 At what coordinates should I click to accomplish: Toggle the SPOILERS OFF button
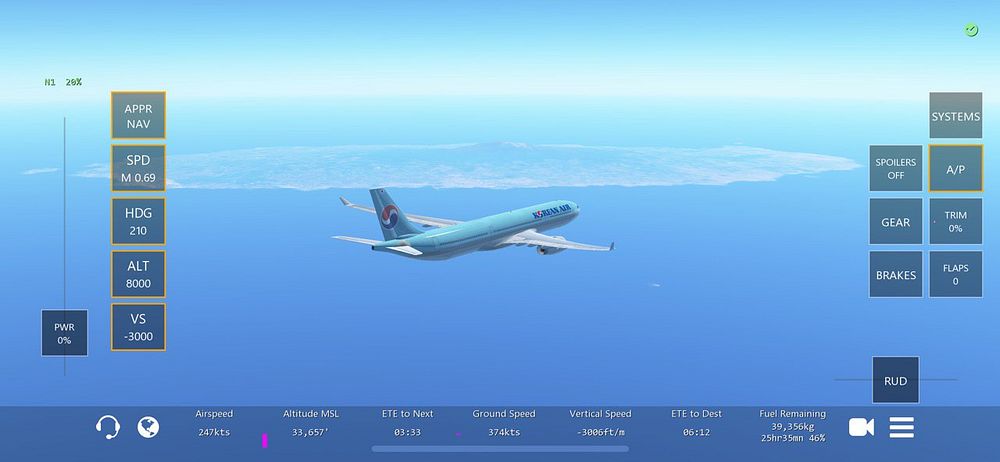click(895, 168)
